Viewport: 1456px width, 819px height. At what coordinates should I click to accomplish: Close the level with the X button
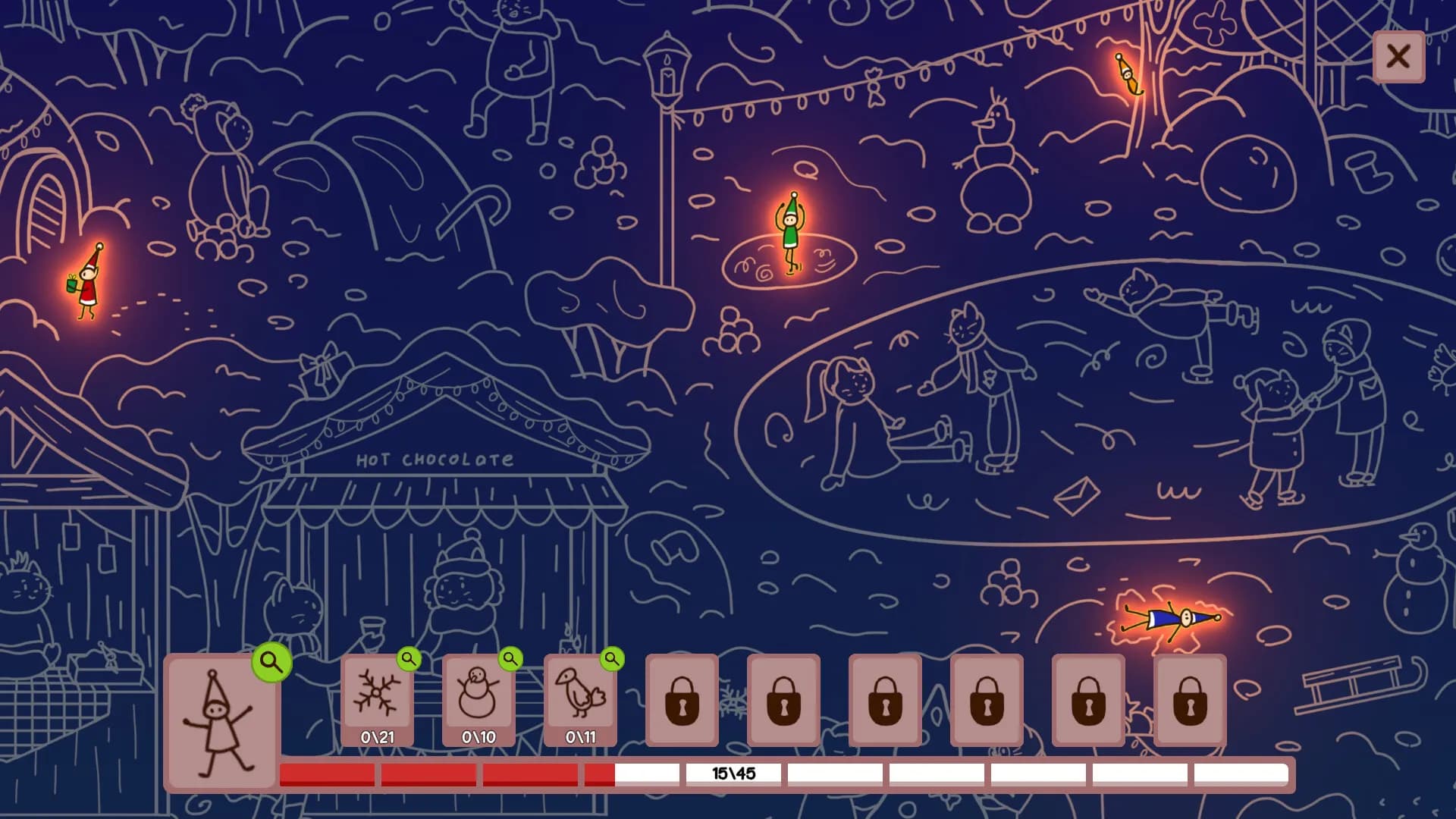click(x=1398, y=57)
